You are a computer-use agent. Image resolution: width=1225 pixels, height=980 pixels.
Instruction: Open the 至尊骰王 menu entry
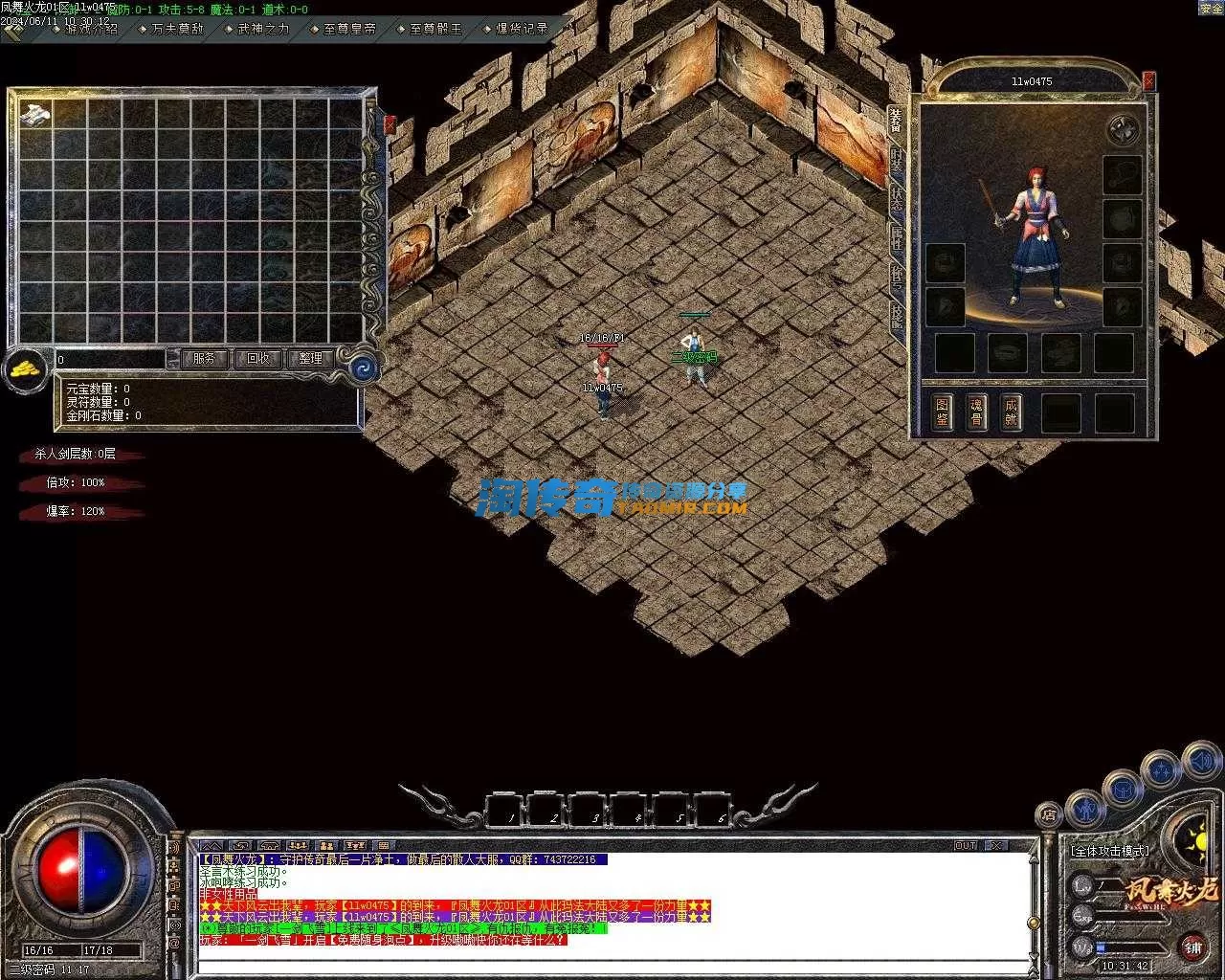coord(434,29)
